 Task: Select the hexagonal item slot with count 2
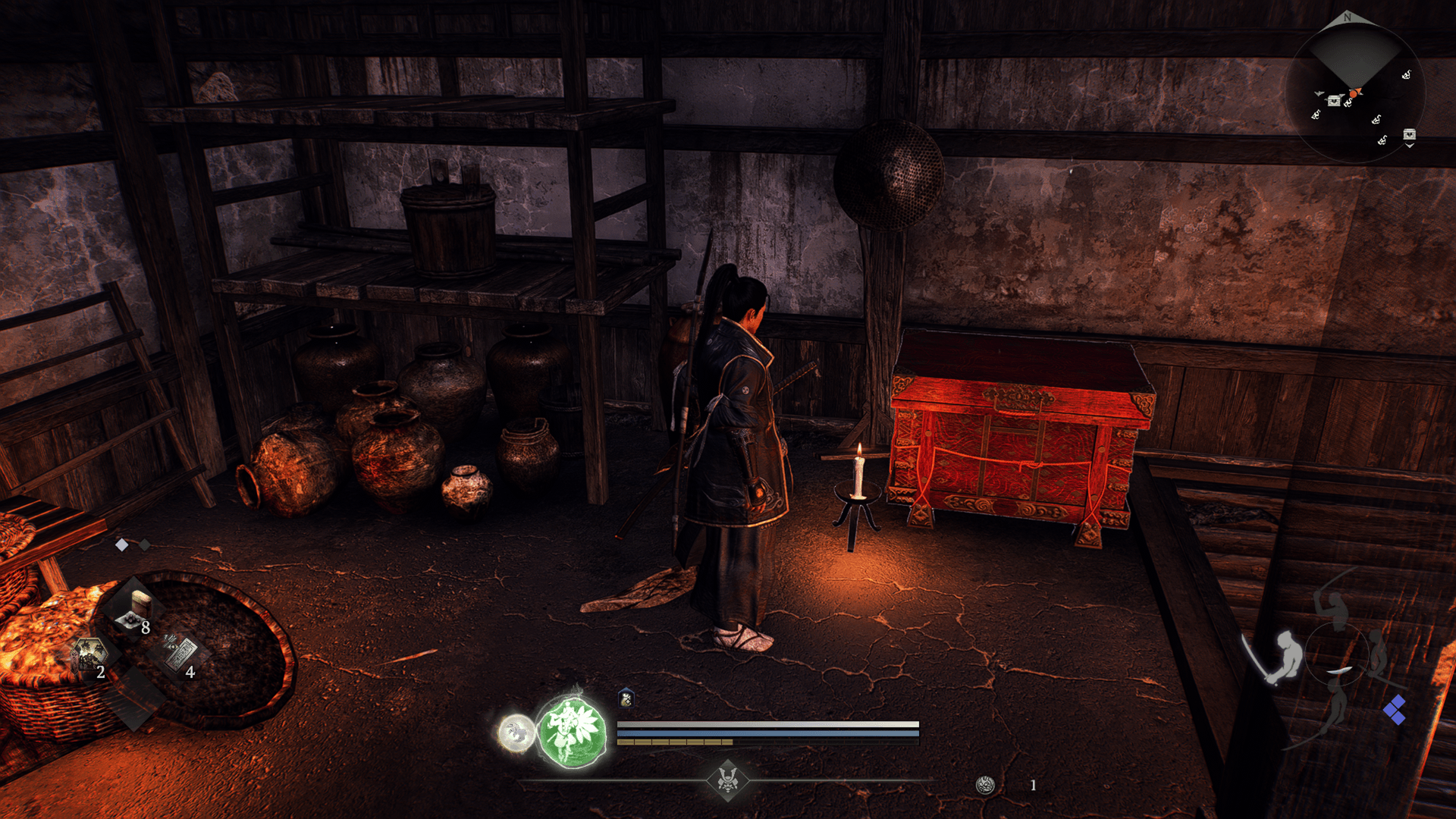coord(89,654)
